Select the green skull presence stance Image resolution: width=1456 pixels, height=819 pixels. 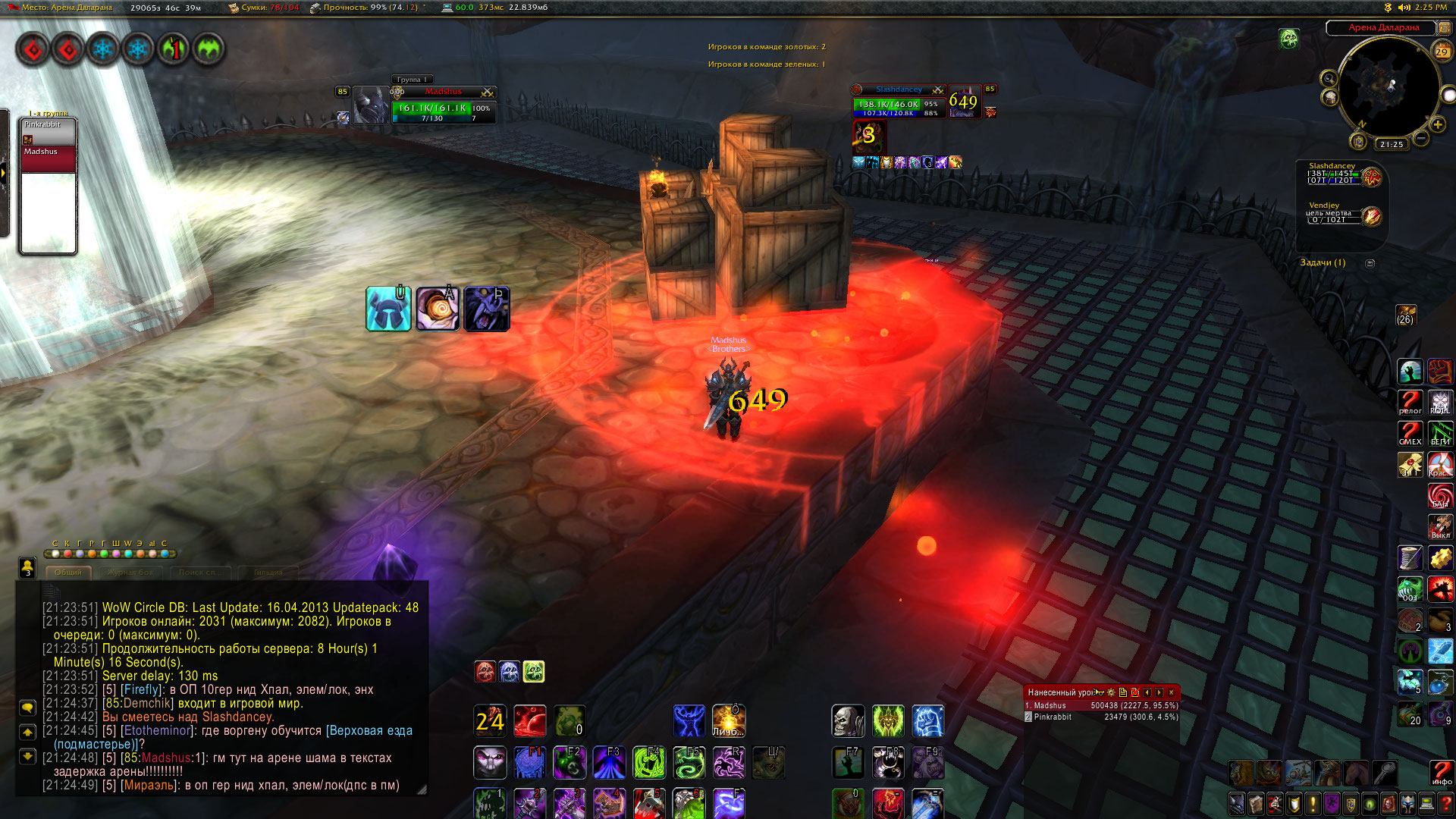point(534,671)
